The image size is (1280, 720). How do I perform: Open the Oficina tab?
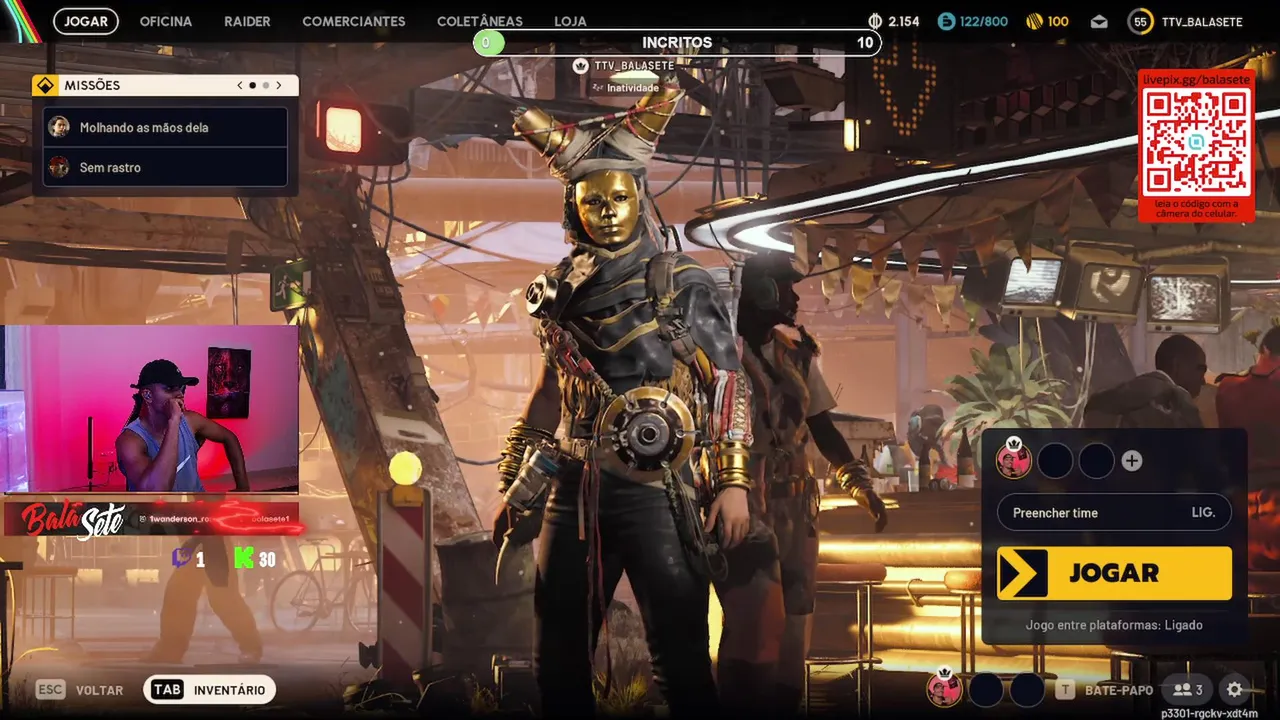coord(165,21)
